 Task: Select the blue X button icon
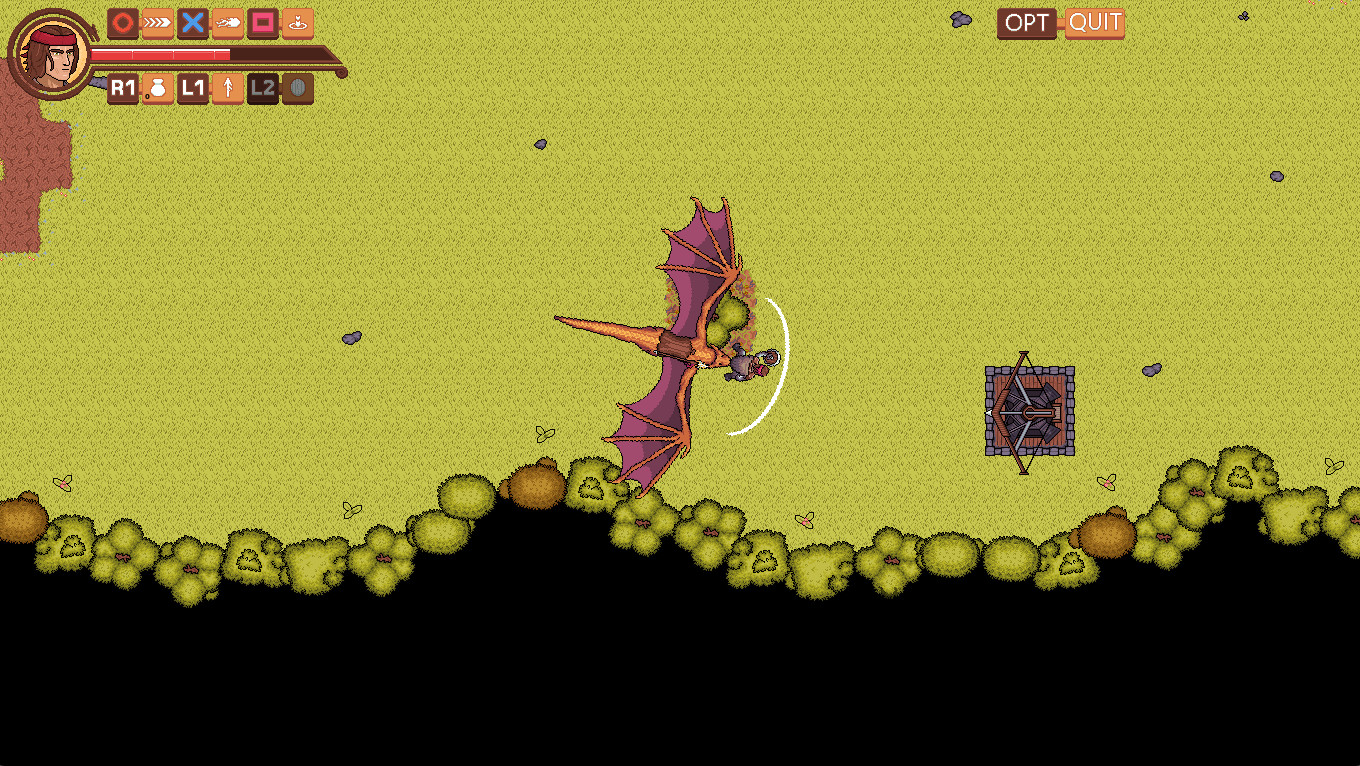coord(192,24)
